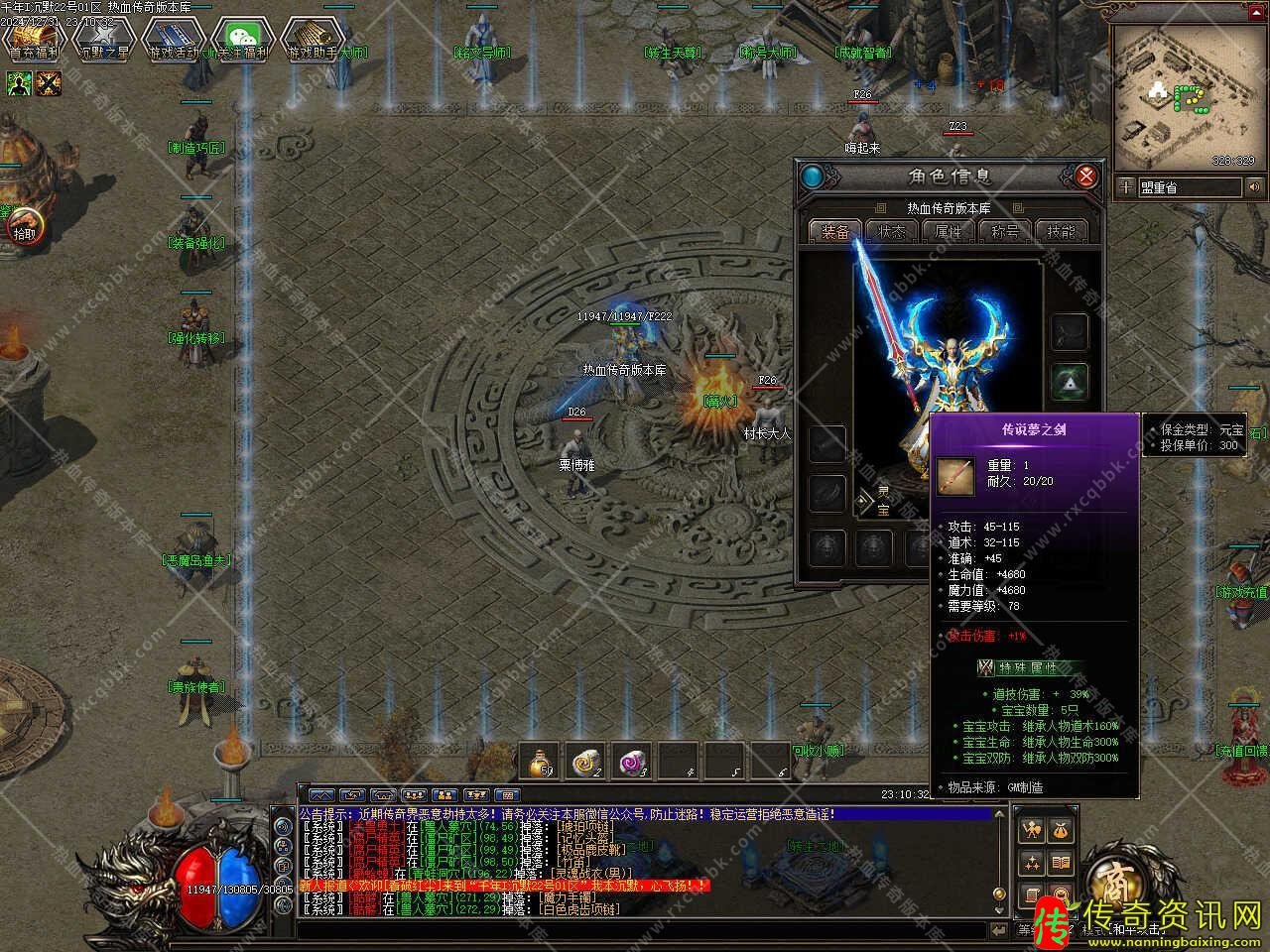Toggle the sound speaker button under the minimap
The width and height of the screenshot is (1270, 952).
(x=1255, y=187)
